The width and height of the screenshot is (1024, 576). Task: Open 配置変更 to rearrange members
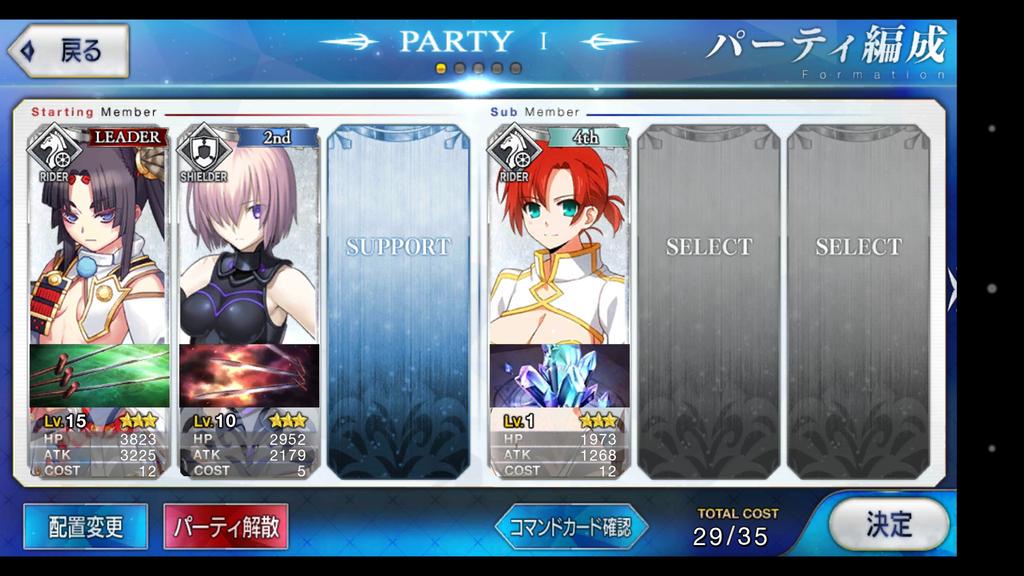[x=85, y=527]
